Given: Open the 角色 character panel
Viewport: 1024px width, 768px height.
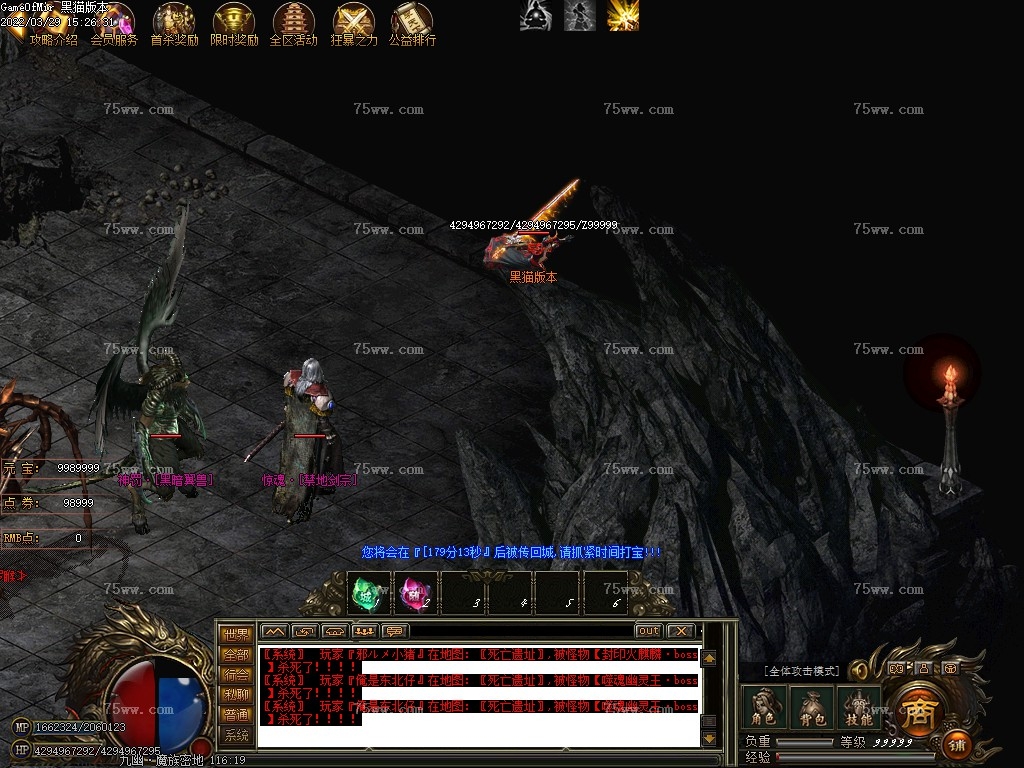Looking at the screenshot, I should click(x=763, y=707).
